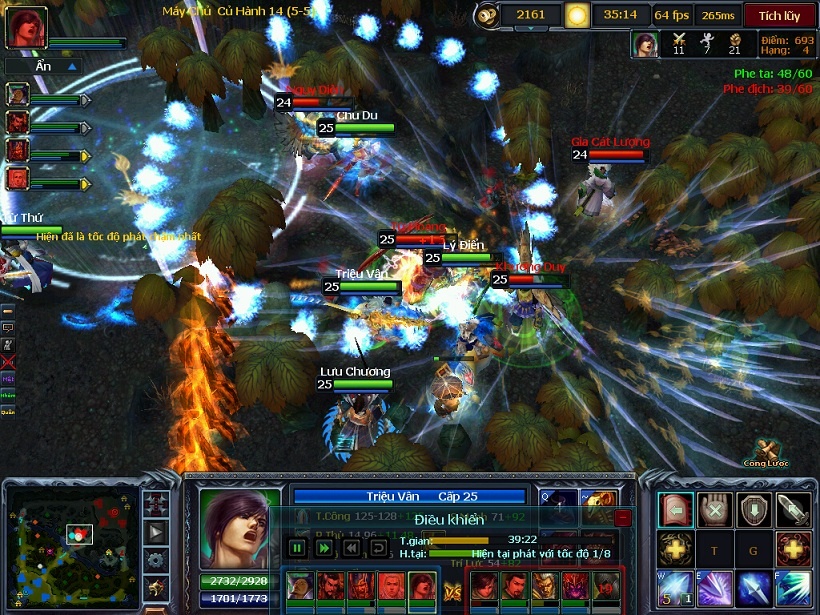Click the Tích lũy button

pyautogui.click(x=779, y=15)
